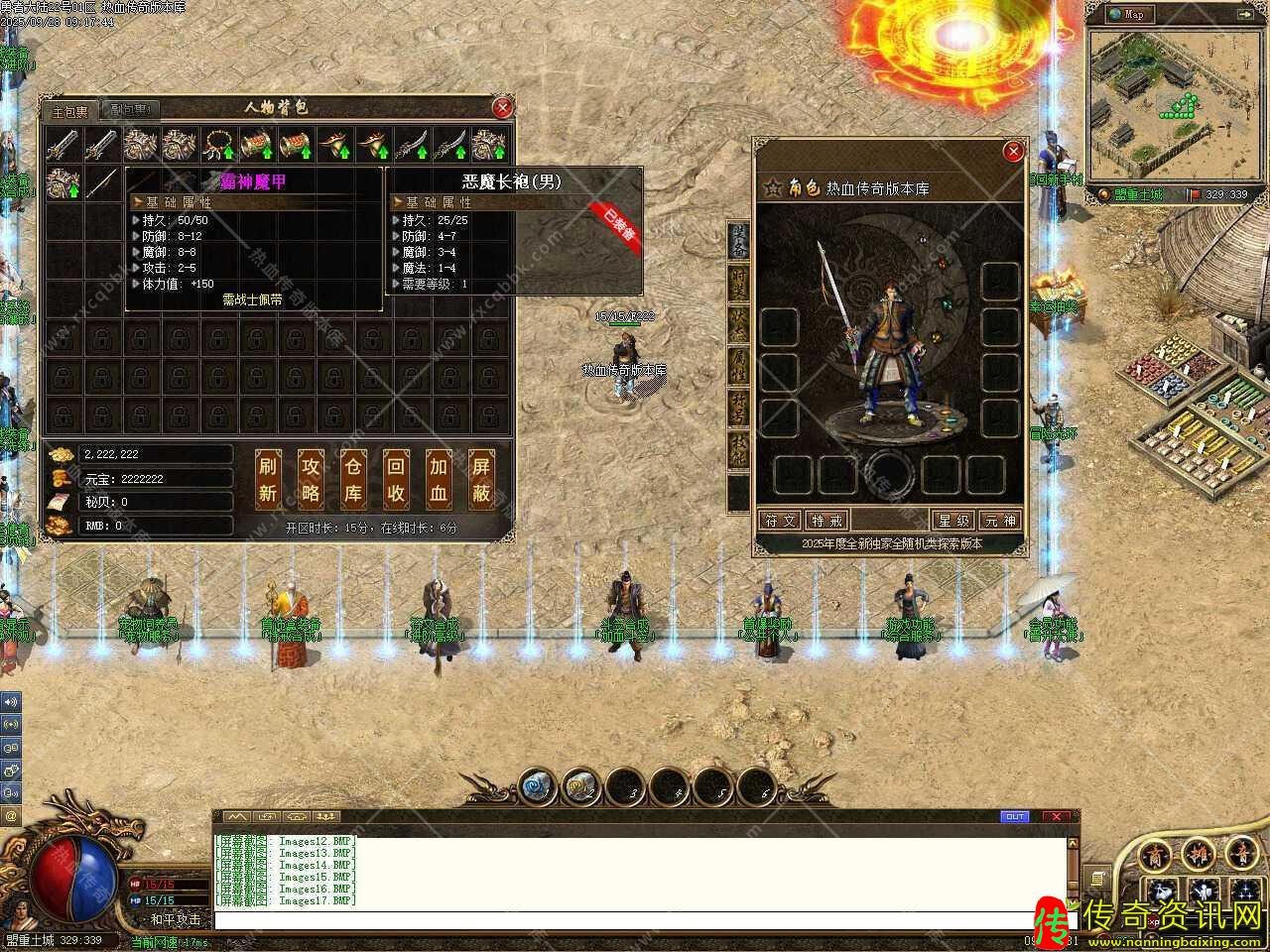Use the blue swirl scroll in hotbar slot 1
The width and height of the screenshot is (1270, 952).
coord(536,785)
